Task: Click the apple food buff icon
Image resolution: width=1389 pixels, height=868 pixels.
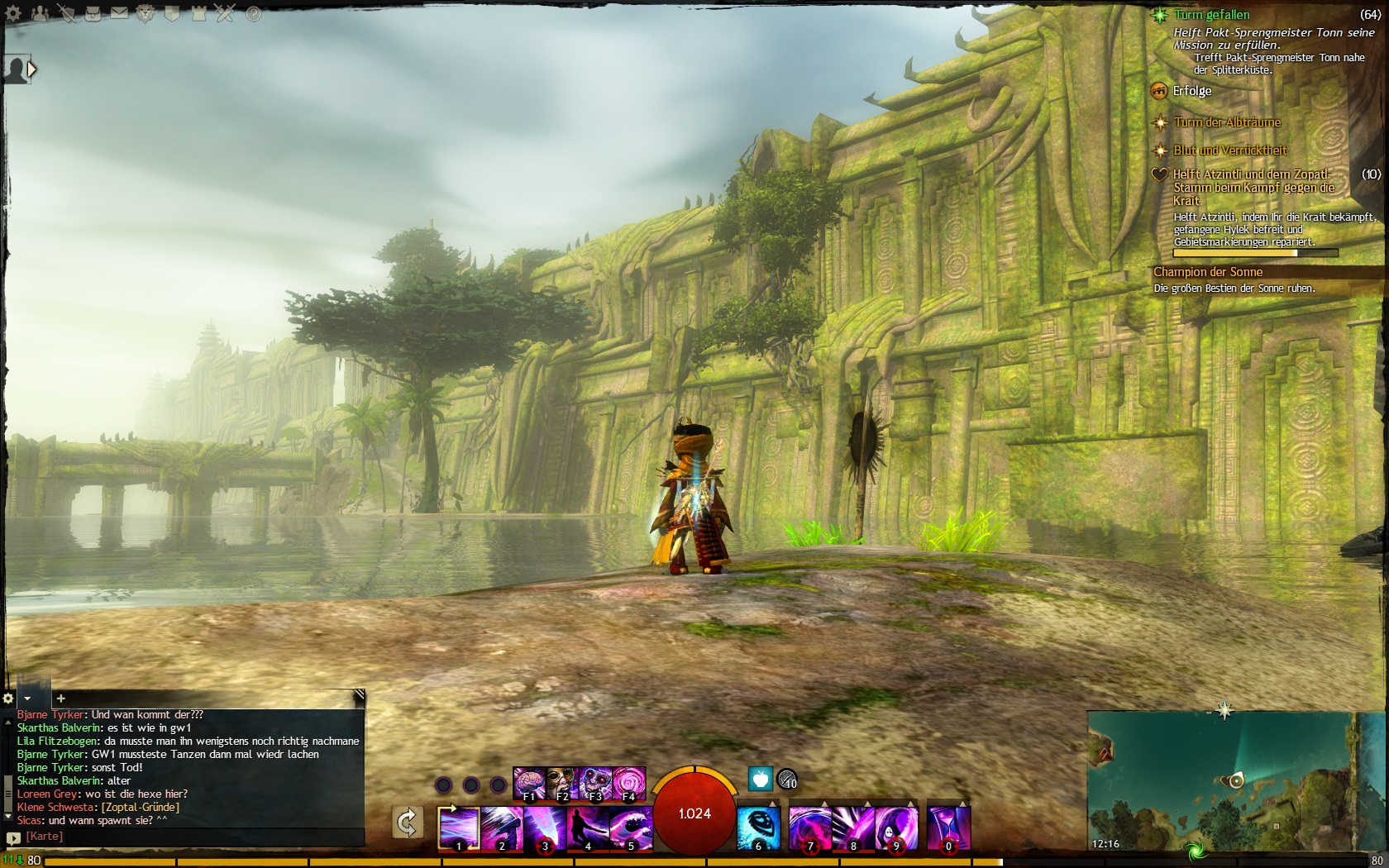Action: [760, 778]
